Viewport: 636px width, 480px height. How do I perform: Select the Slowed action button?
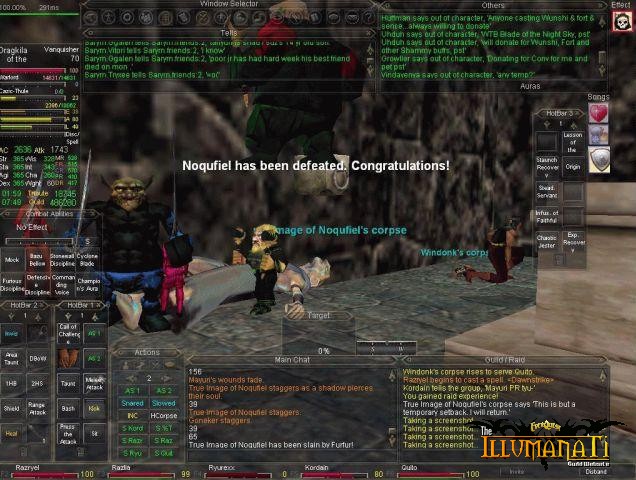pyautogui.click(x=164, y=402)
